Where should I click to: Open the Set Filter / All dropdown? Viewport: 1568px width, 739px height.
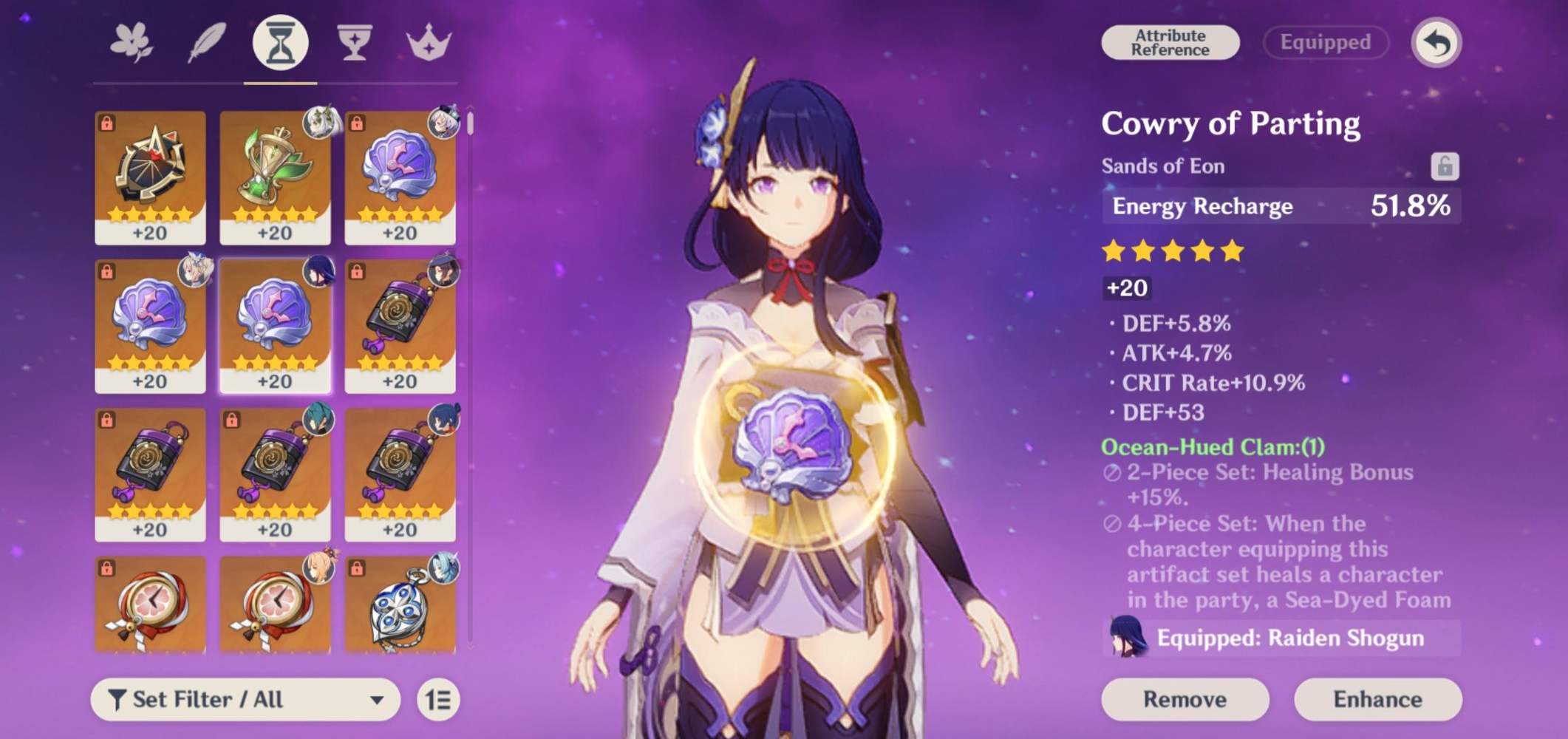coord(245,699)
